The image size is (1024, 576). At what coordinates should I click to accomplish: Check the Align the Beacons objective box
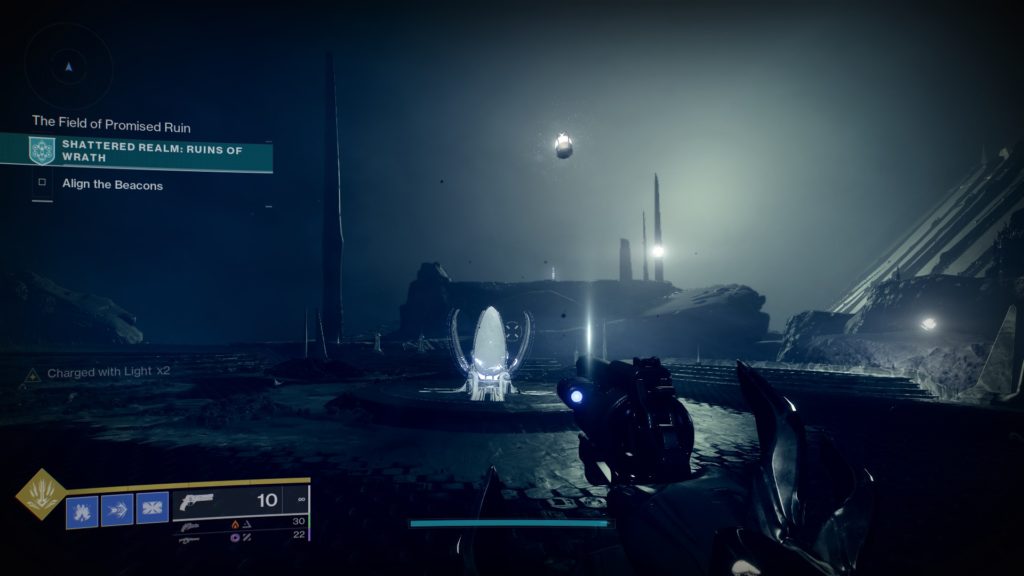42,184
